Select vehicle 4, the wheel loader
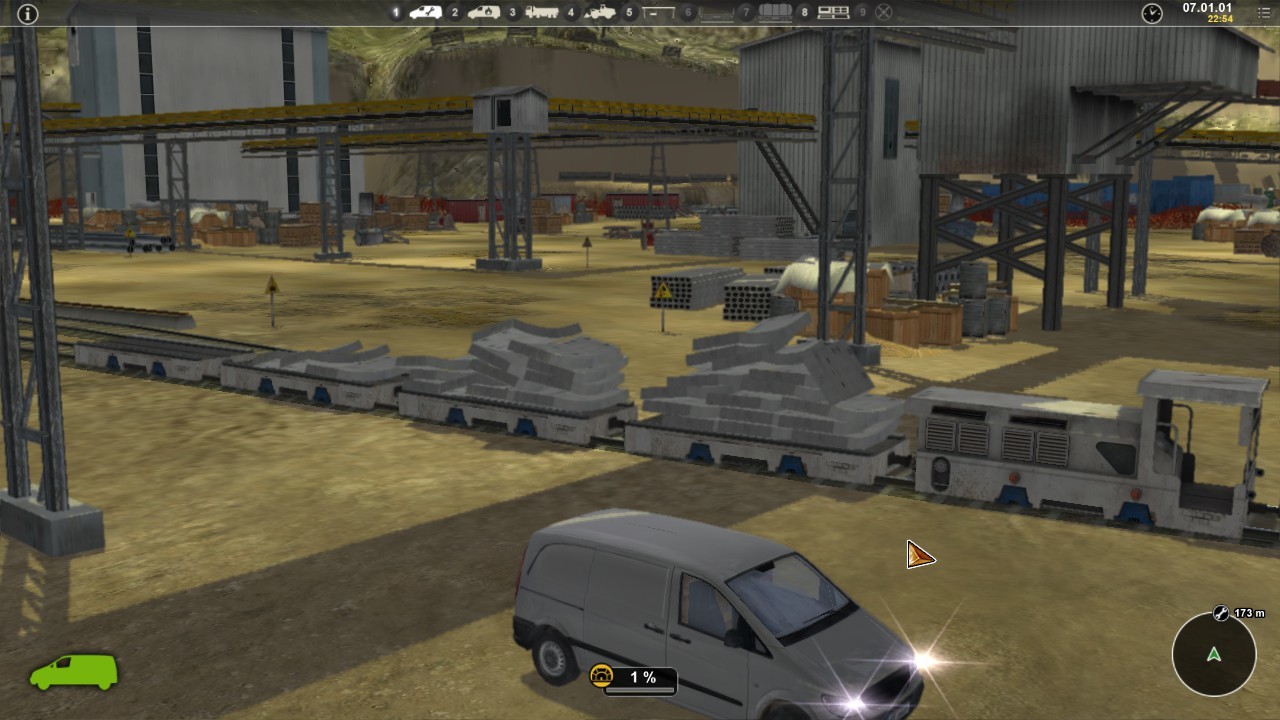This screenshot has height=720, width=1280. click(x=600, y=13)
